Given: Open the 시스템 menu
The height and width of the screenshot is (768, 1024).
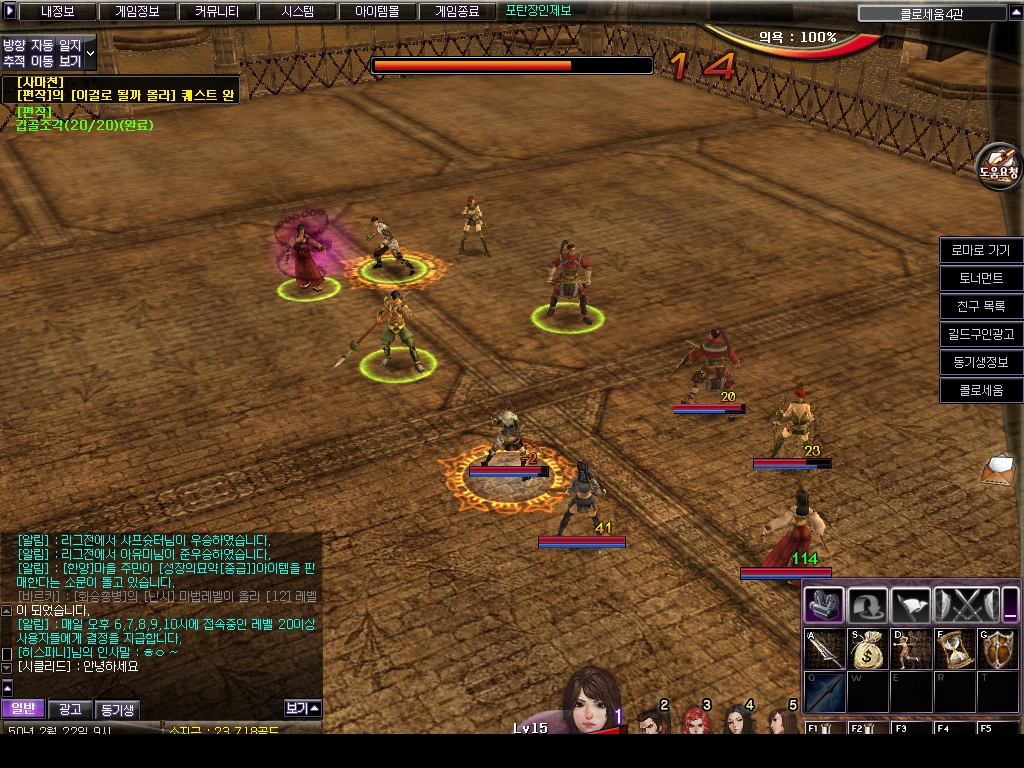Looking at the screenshot, I should tap(296, 12).
